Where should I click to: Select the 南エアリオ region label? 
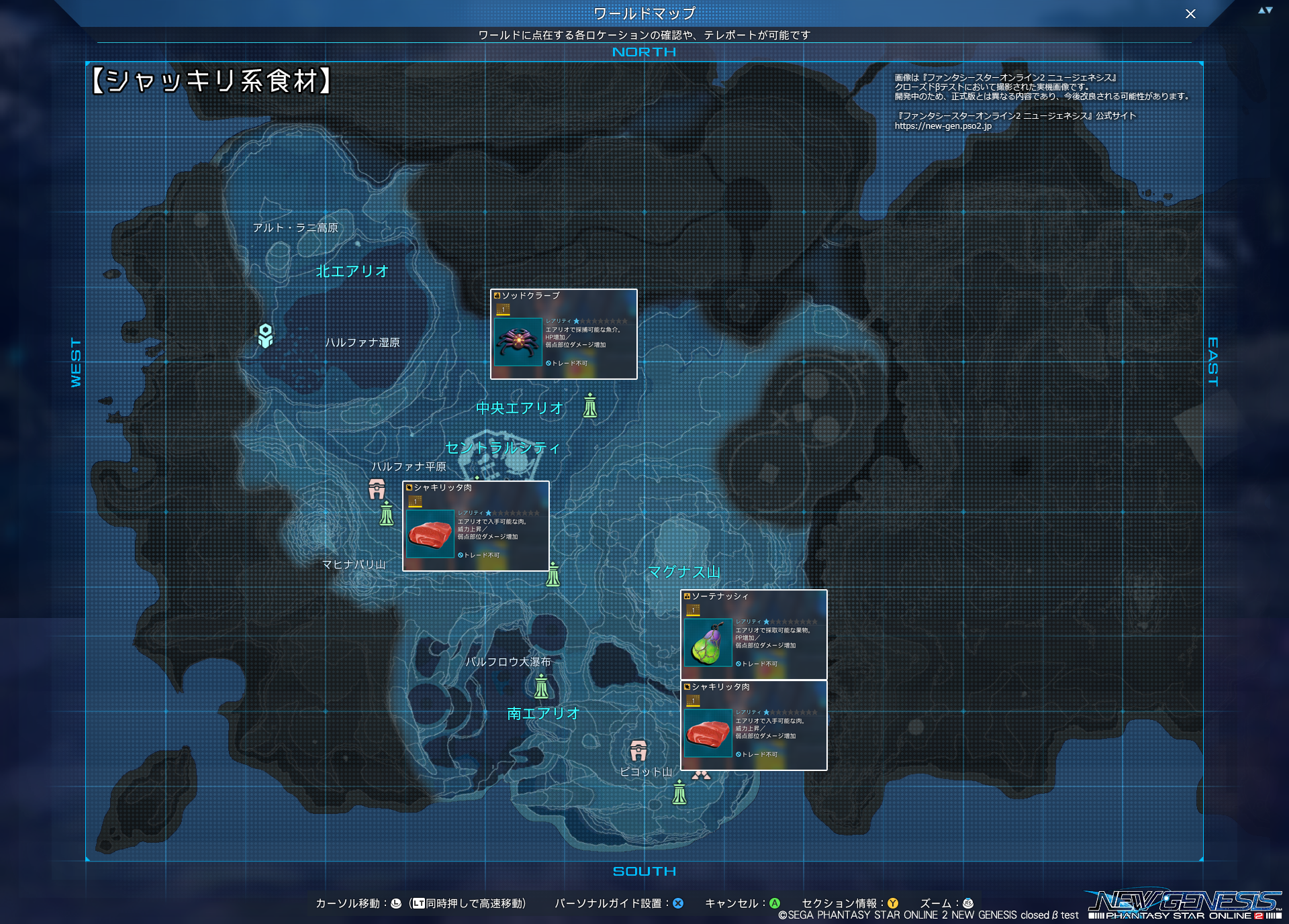click(542, 713)
